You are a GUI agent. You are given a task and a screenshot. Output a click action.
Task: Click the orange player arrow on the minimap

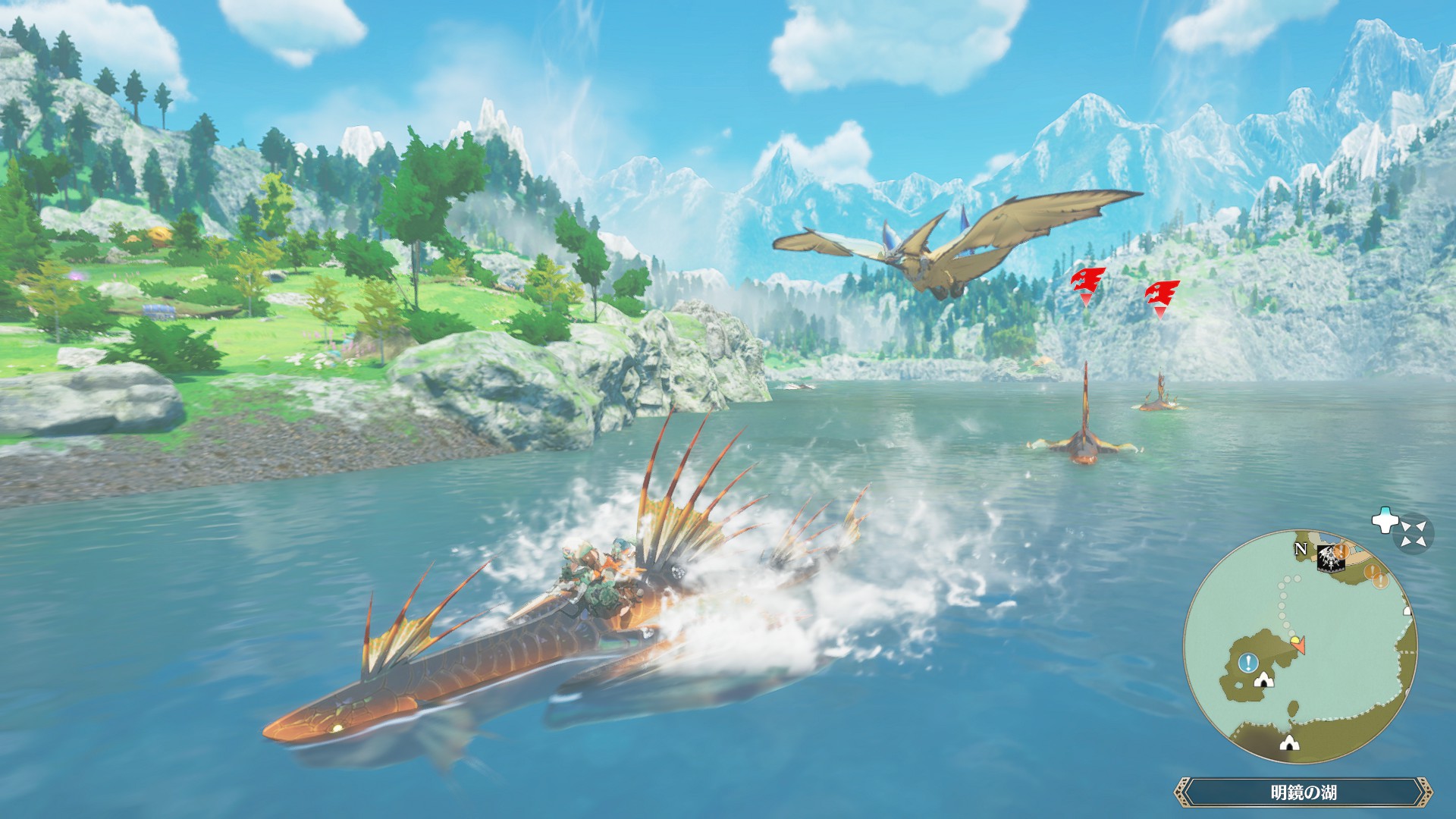1299,645
